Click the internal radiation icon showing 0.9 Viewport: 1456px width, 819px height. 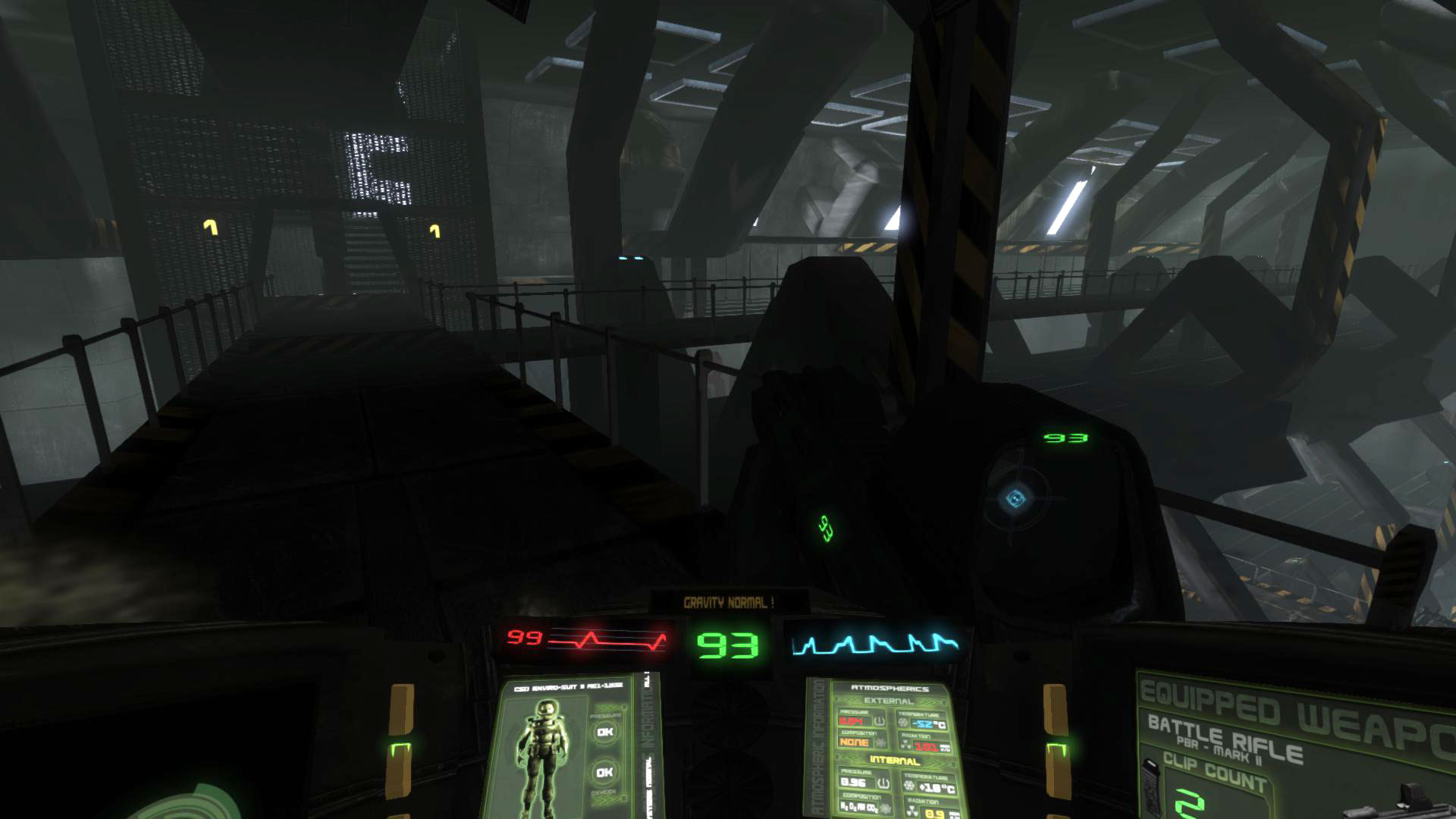[x=912, y=810]
